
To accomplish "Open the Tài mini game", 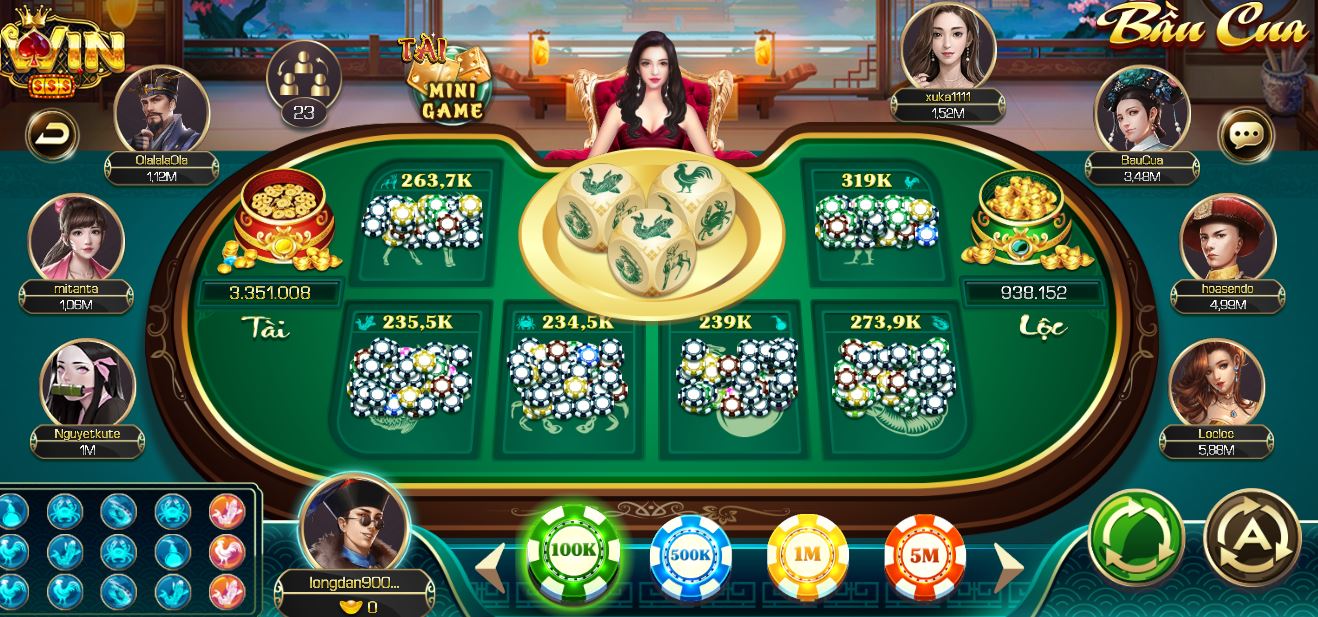I will [x=450, y=82].
